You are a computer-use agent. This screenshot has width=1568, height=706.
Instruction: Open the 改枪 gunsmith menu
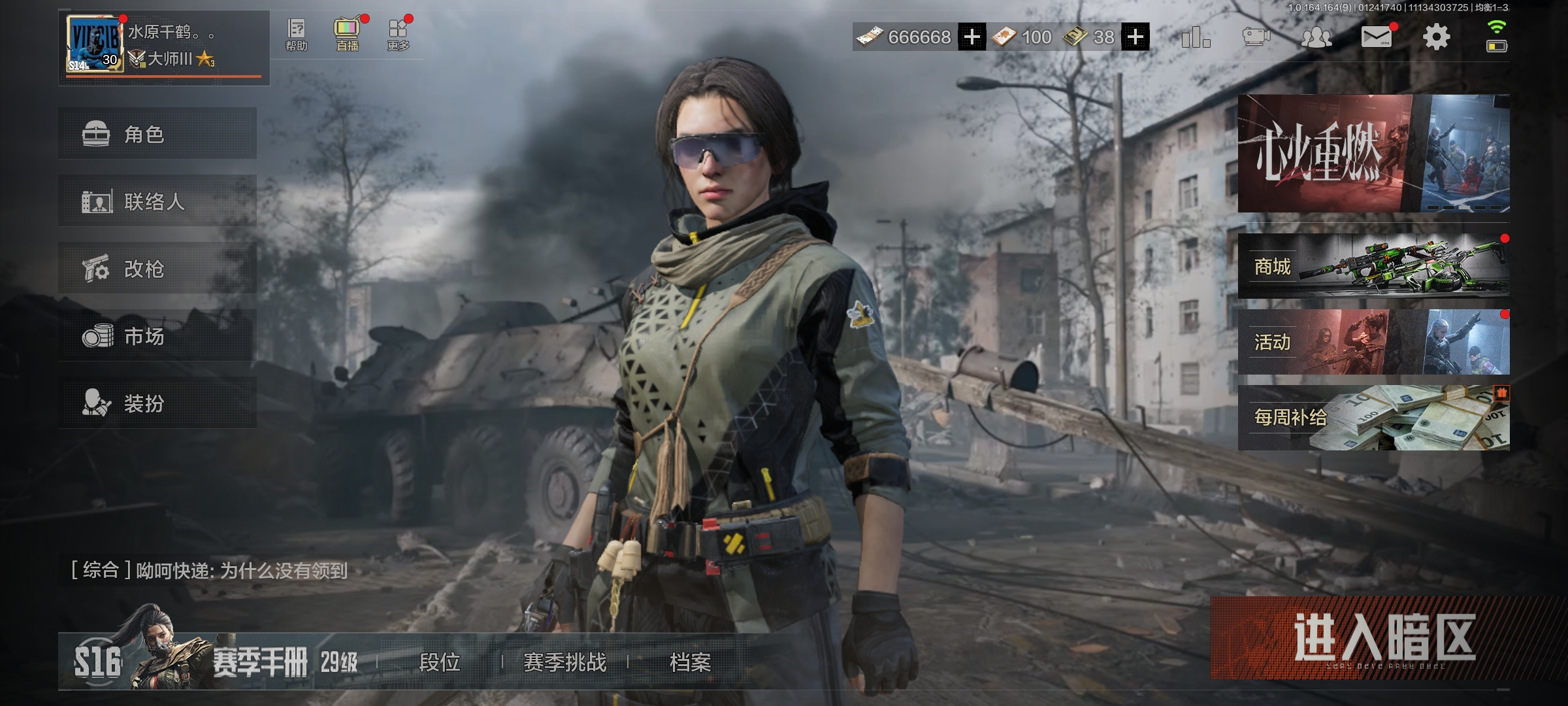(157, 268)
